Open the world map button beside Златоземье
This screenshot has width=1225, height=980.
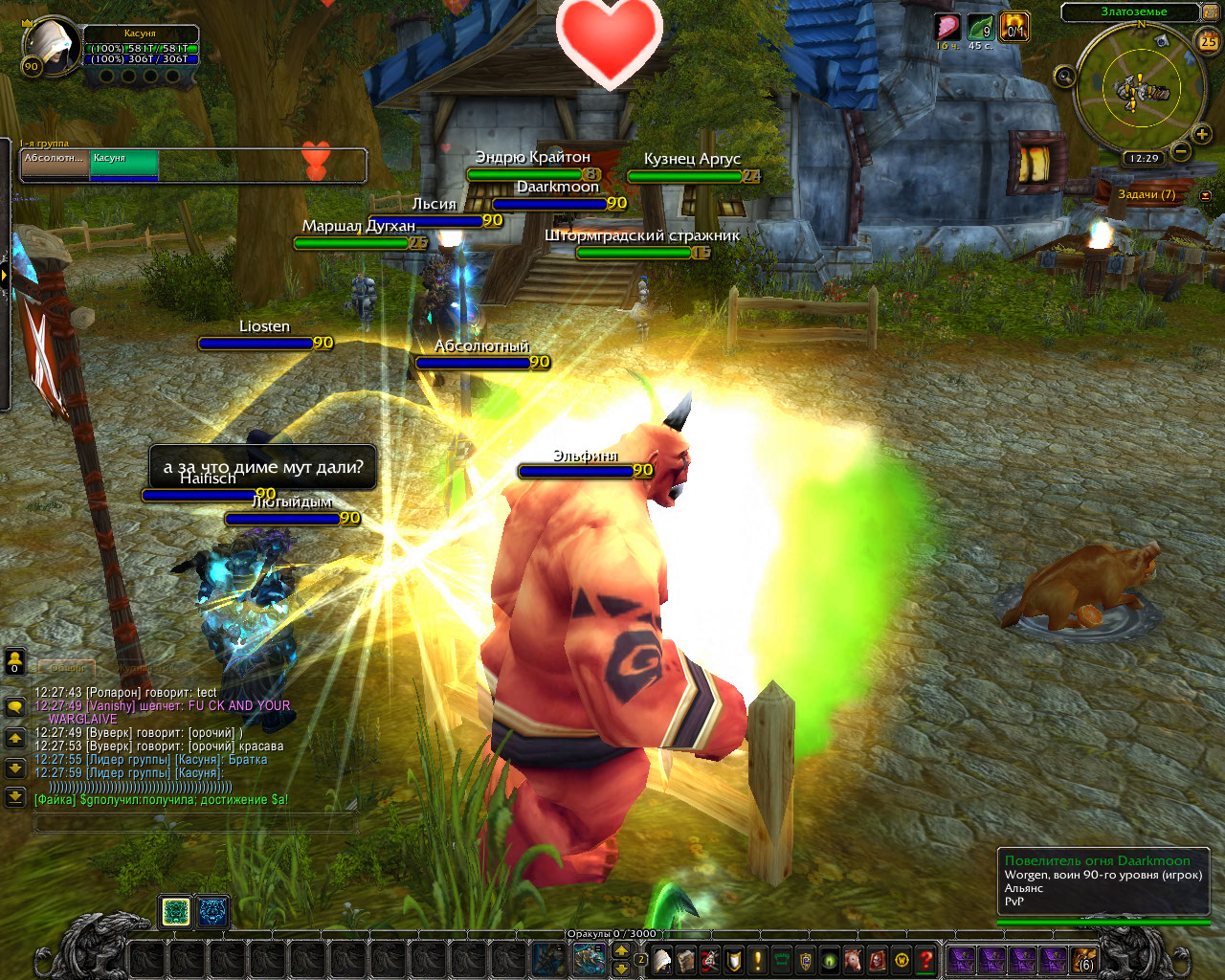coord(1210,12)
